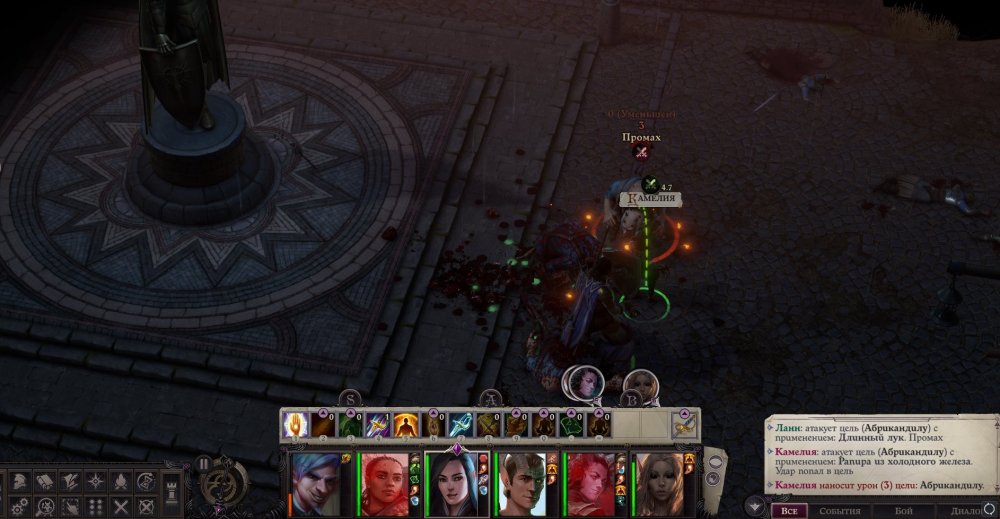Switch combat log to the "События" tab
The width and height of the screenshot is (1000, 519).
840,511
